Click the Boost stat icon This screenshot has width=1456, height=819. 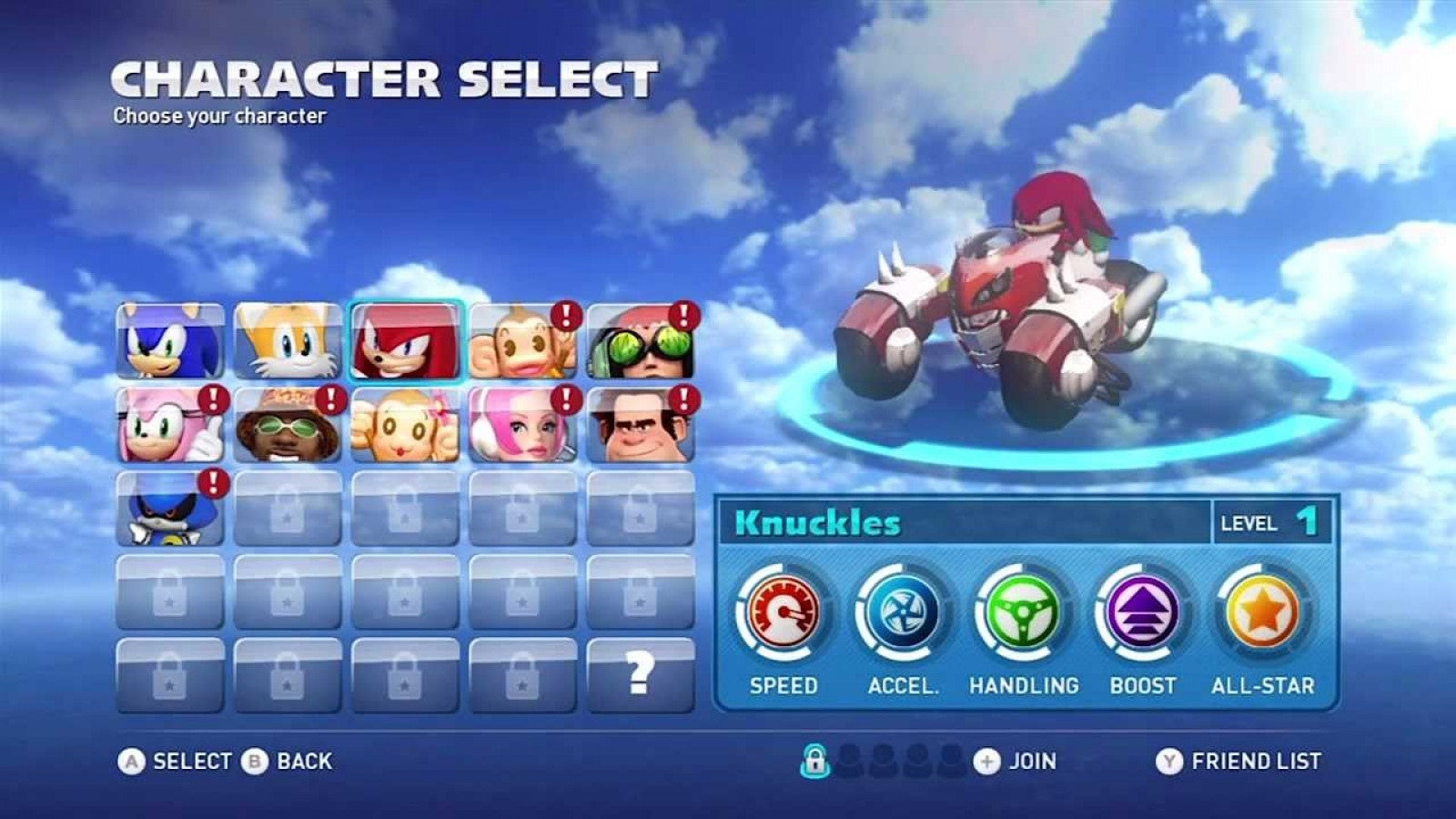click(x=1145, y=612)
